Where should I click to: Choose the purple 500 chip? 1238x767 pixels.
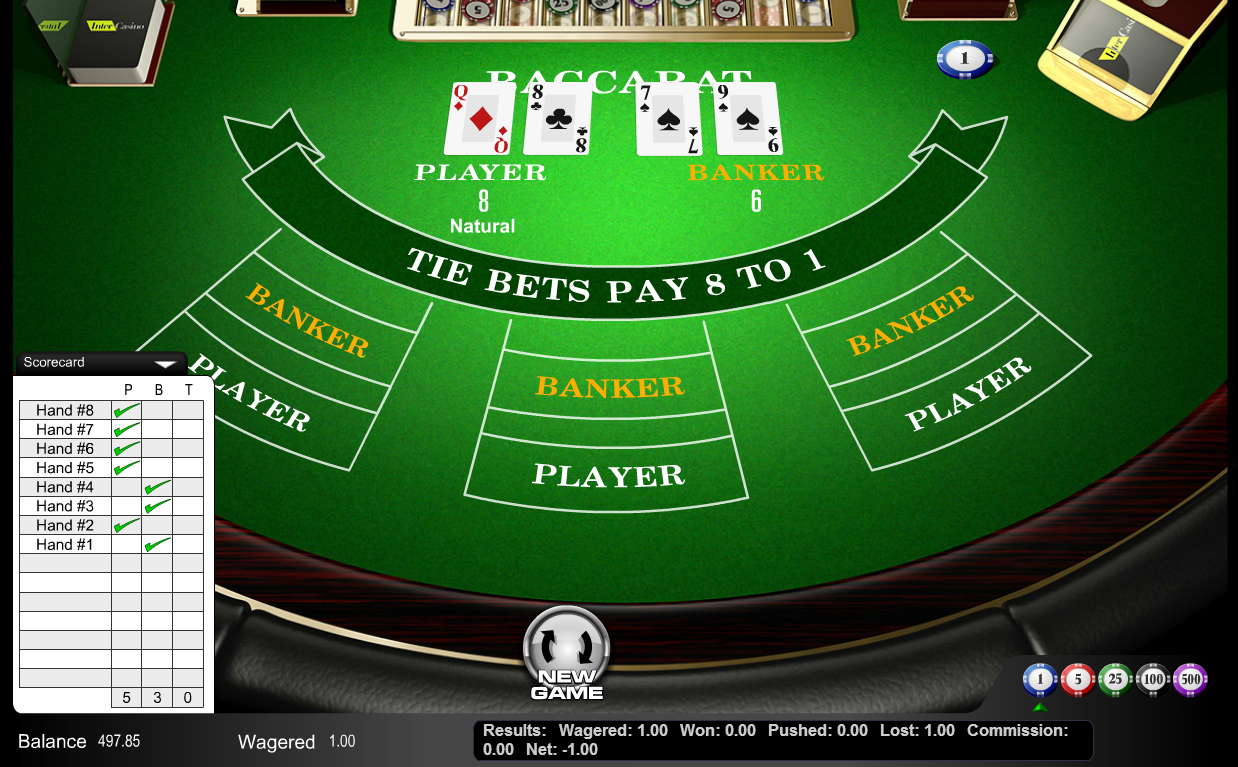[x=1190, y=681]
